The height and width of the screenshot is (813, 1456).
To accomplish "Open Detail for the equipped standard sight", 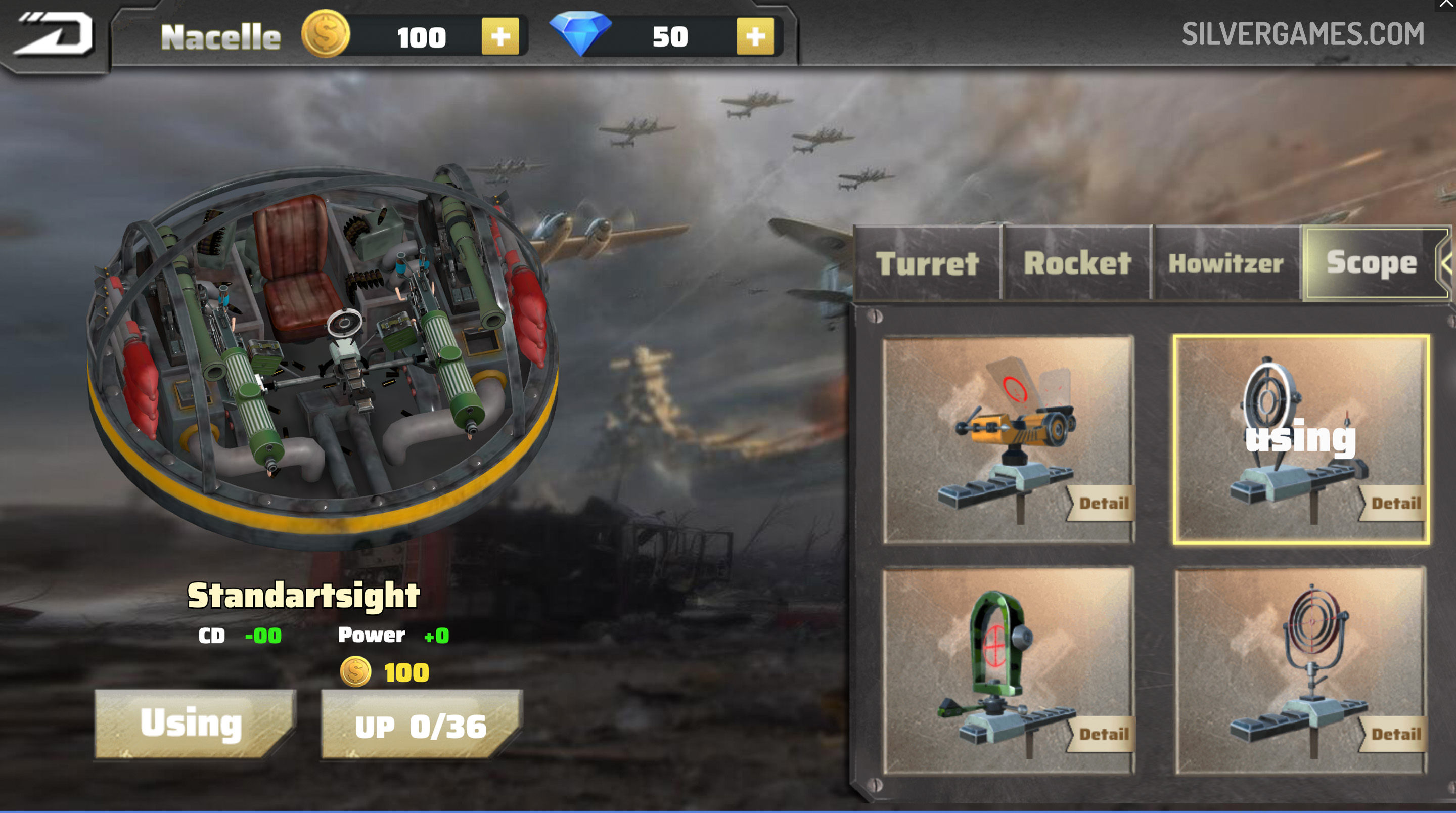I will pos(1395,503).
